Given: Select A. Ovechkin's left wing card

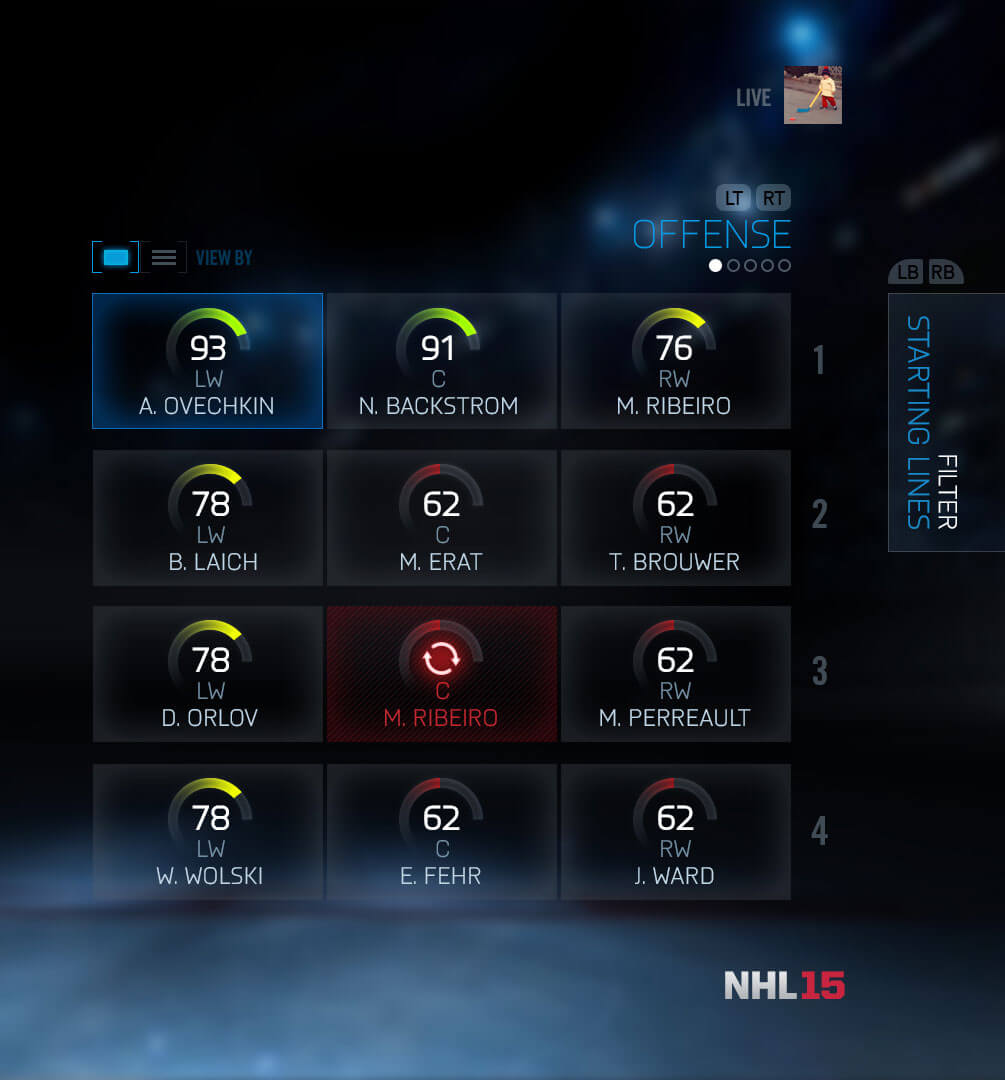Looking at the screenshot, I should click(x=207, y=361).
